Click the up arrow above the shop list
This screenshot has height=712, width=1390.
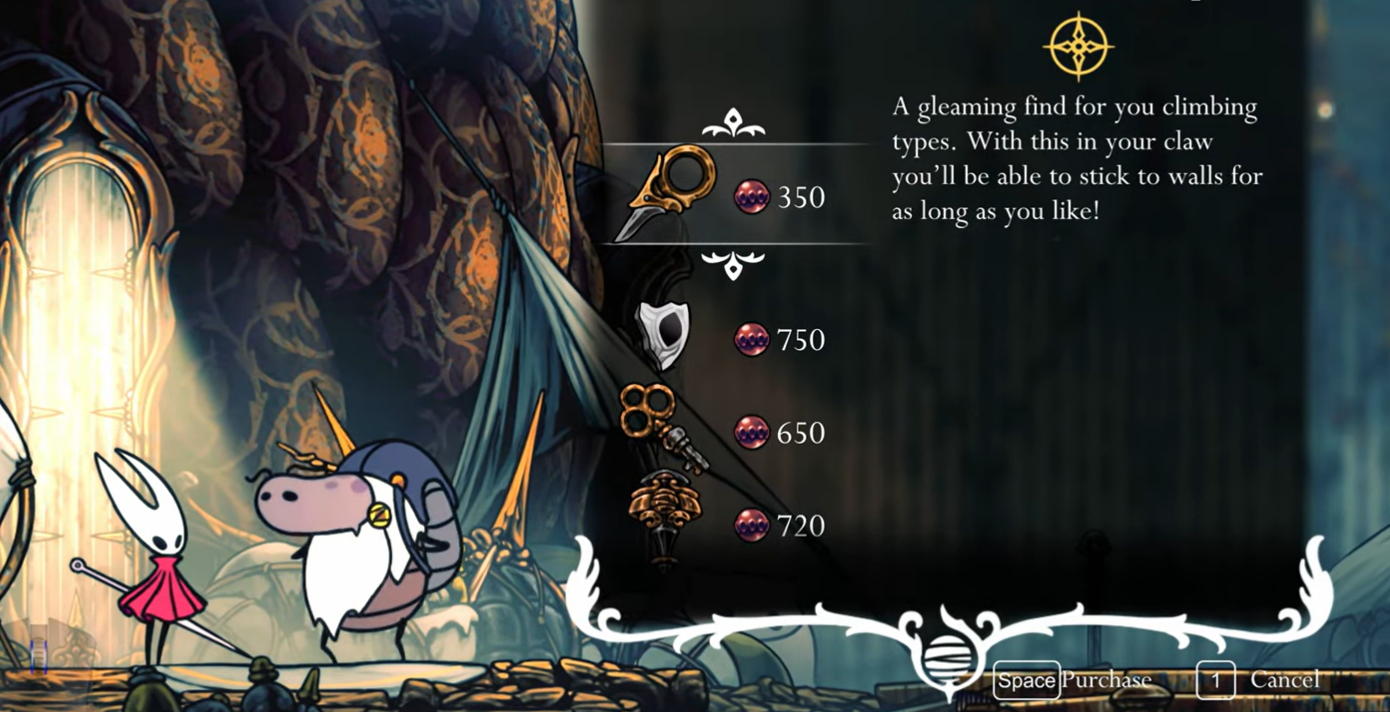[x=733, y=125]
